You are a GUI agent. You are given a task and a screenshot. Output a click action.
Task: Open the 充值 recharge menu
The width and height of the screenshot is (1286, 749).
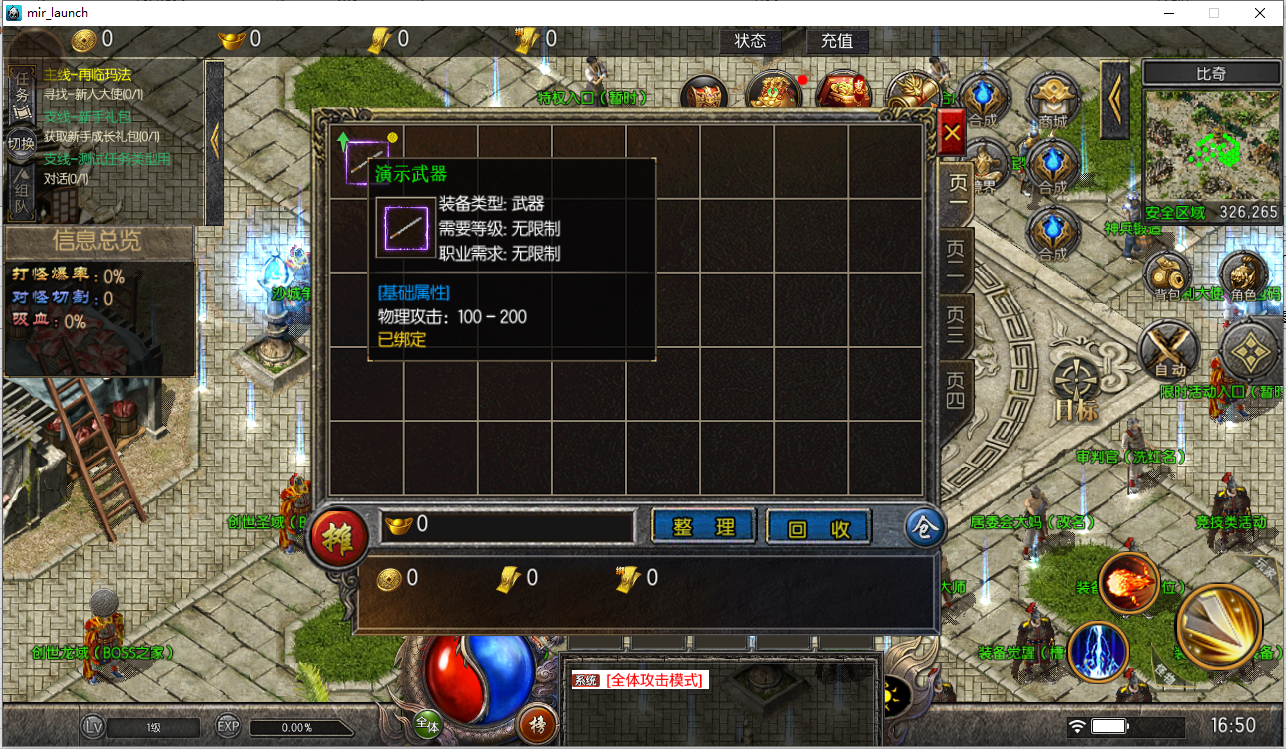point(837,41)
